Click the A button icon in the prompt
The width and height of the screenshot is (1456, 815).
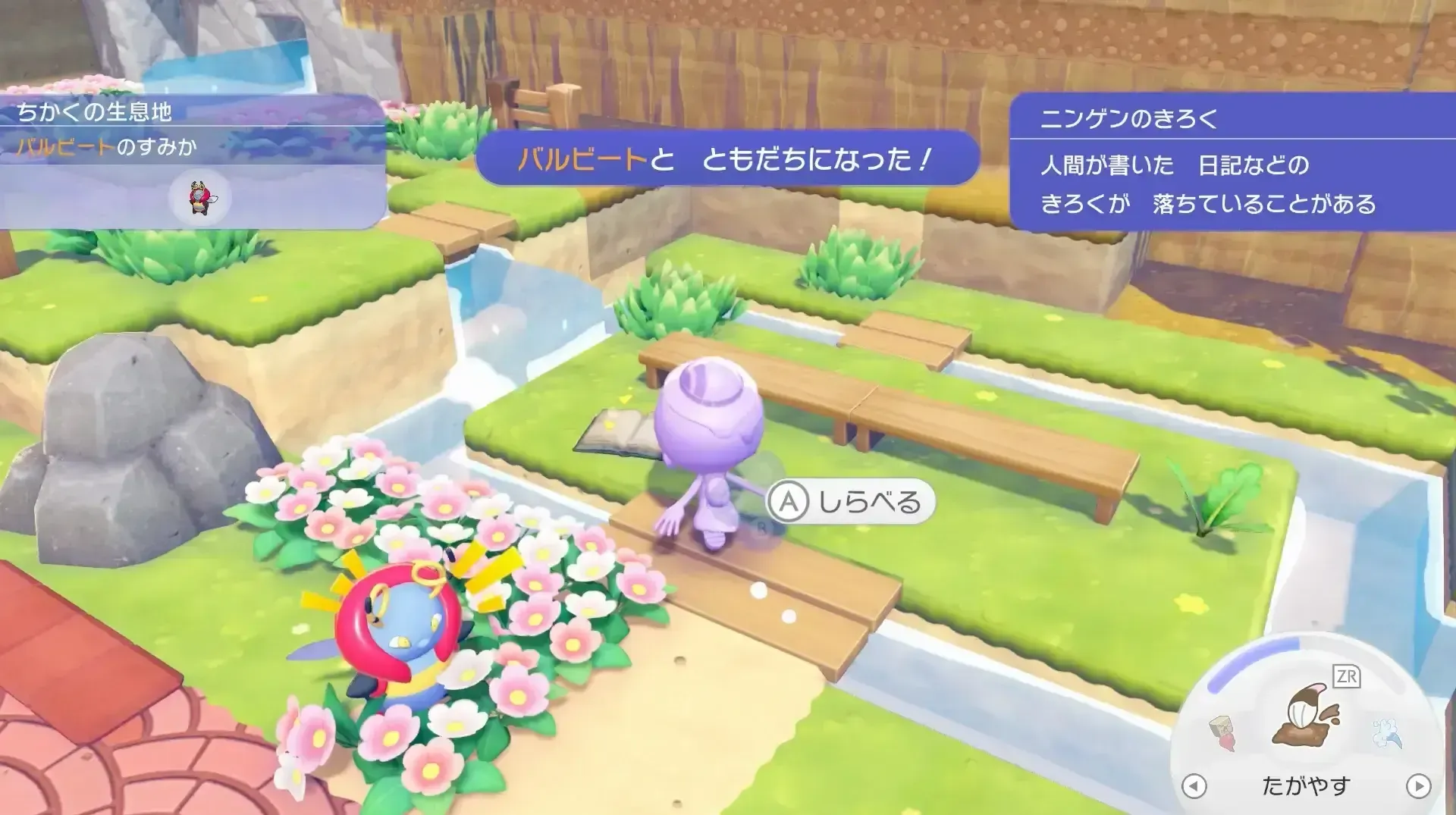[789, 501]
